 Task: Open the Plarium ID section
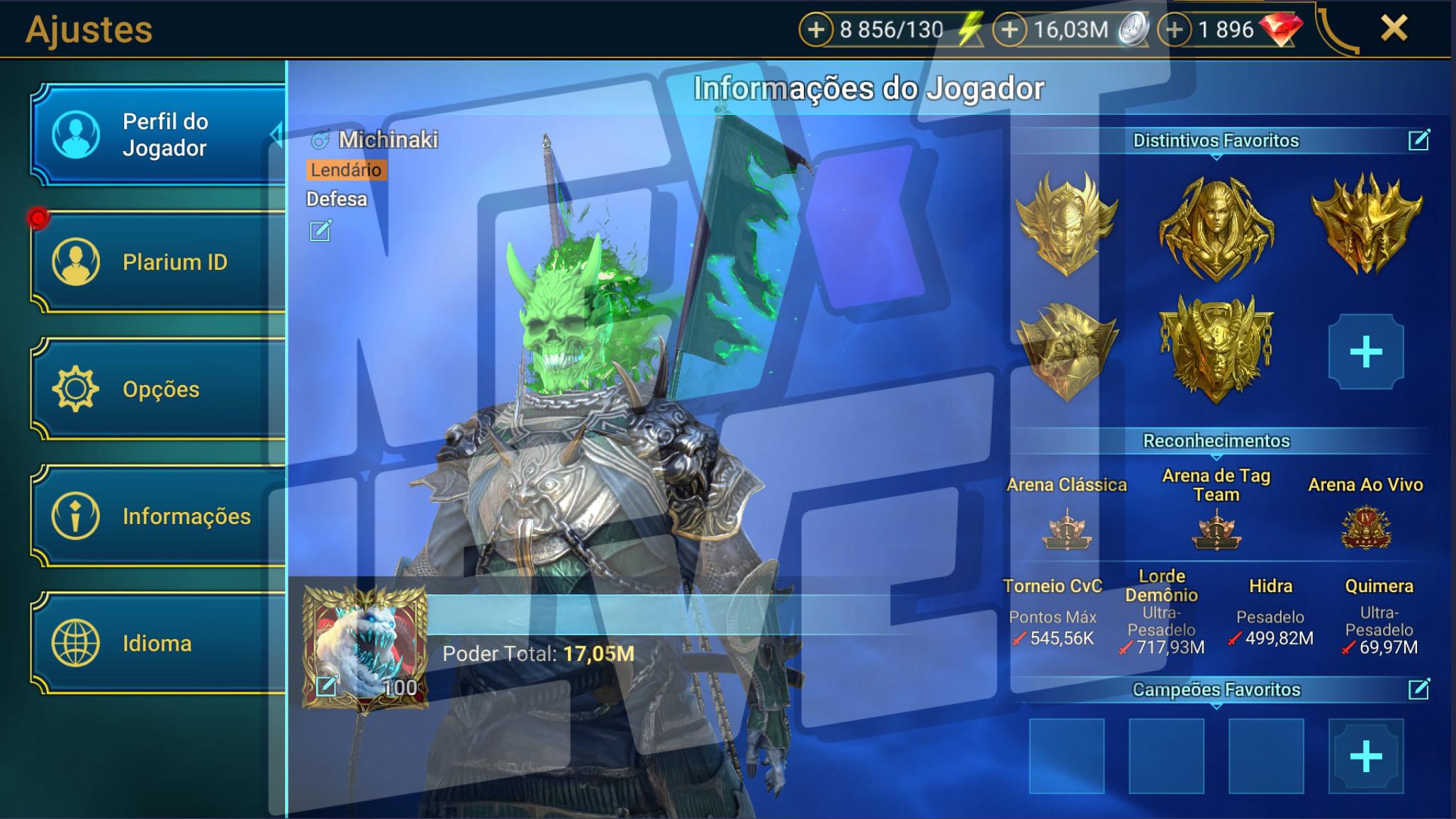(x=157, y=262)
